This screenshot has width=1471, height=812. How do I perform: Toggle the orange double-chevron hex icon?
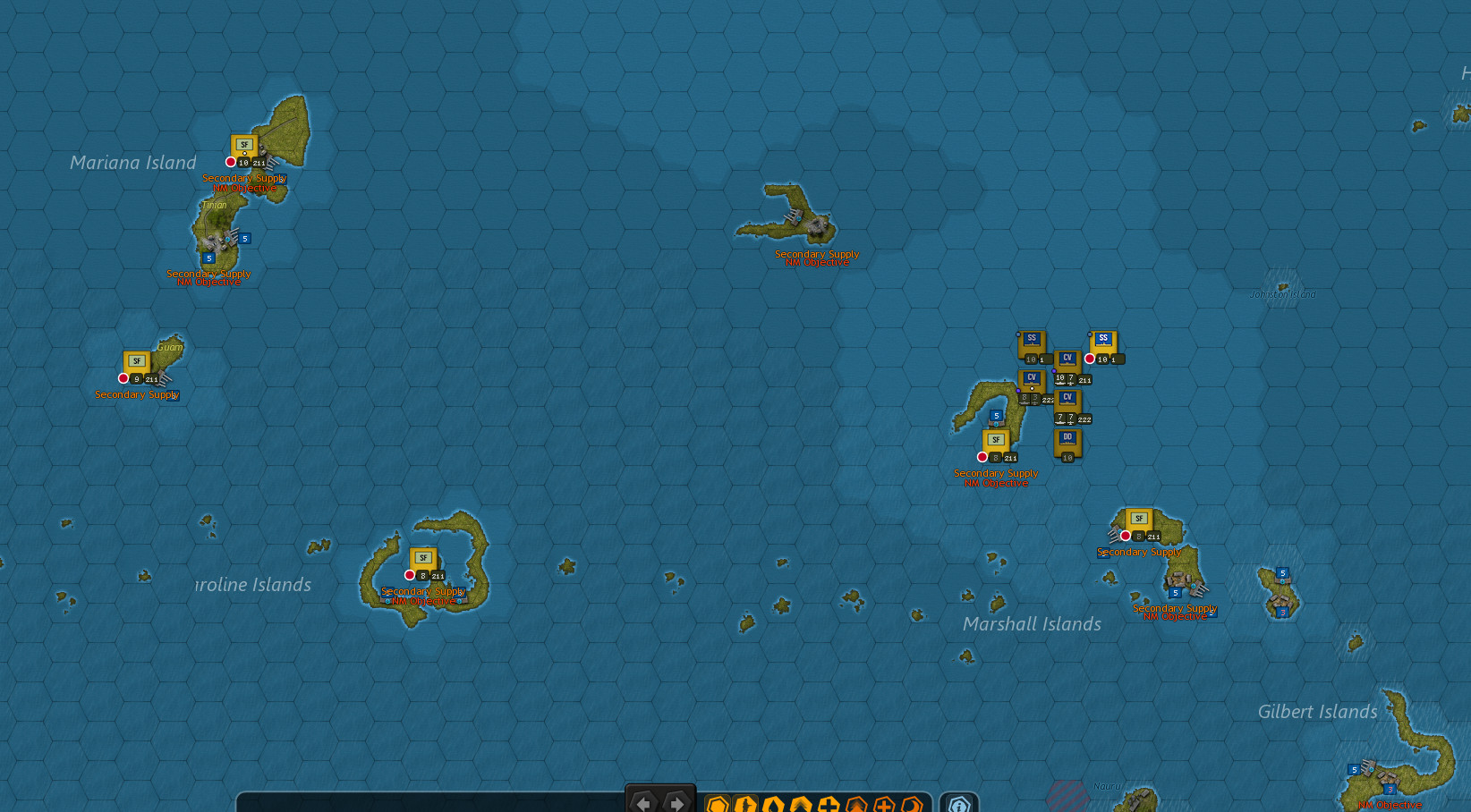[x=858, y=804]
